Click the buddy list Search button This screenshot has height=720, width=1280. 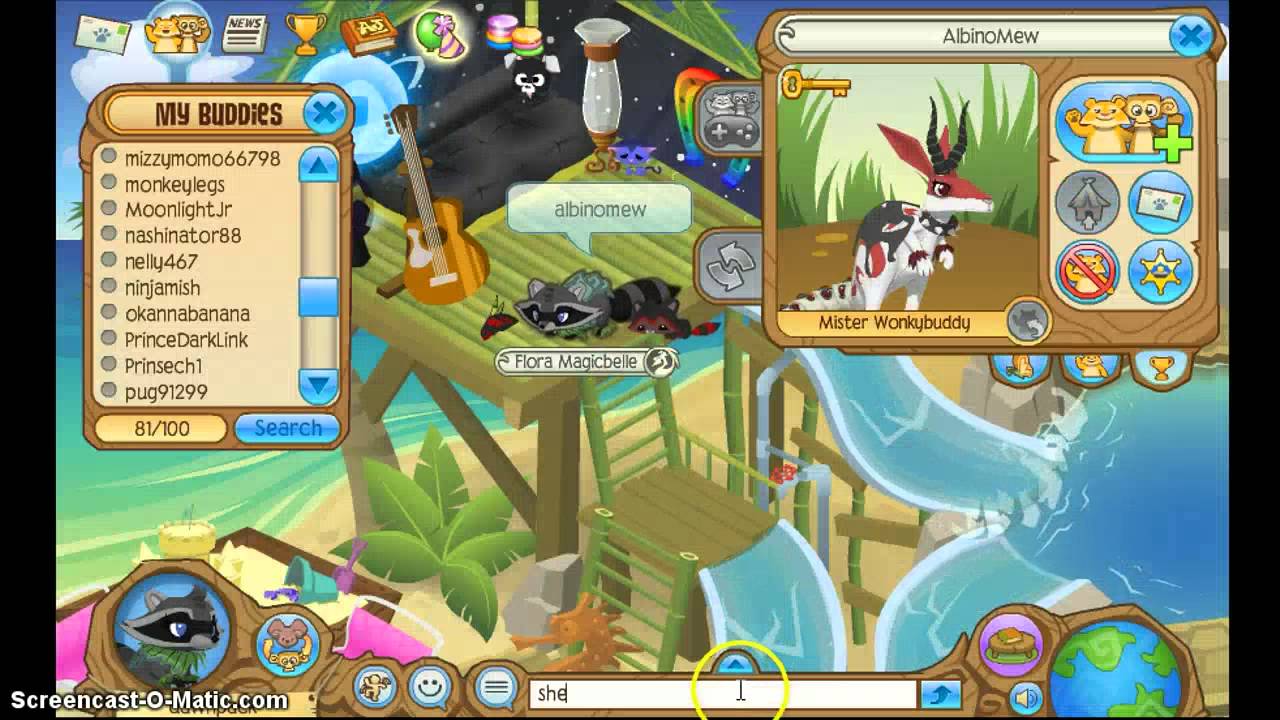[x=287, y=428]
